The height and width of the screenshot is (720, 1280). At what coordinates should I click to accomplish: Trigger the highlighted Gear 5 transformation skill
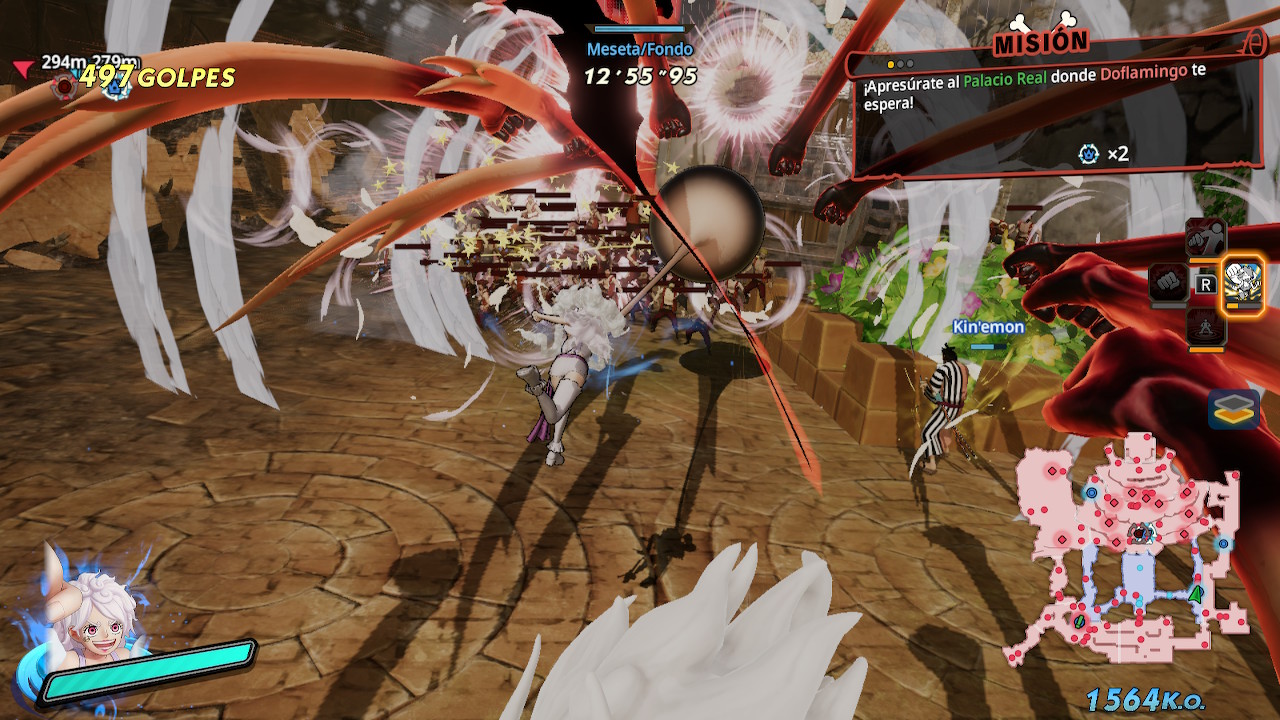coord(1244,283)
